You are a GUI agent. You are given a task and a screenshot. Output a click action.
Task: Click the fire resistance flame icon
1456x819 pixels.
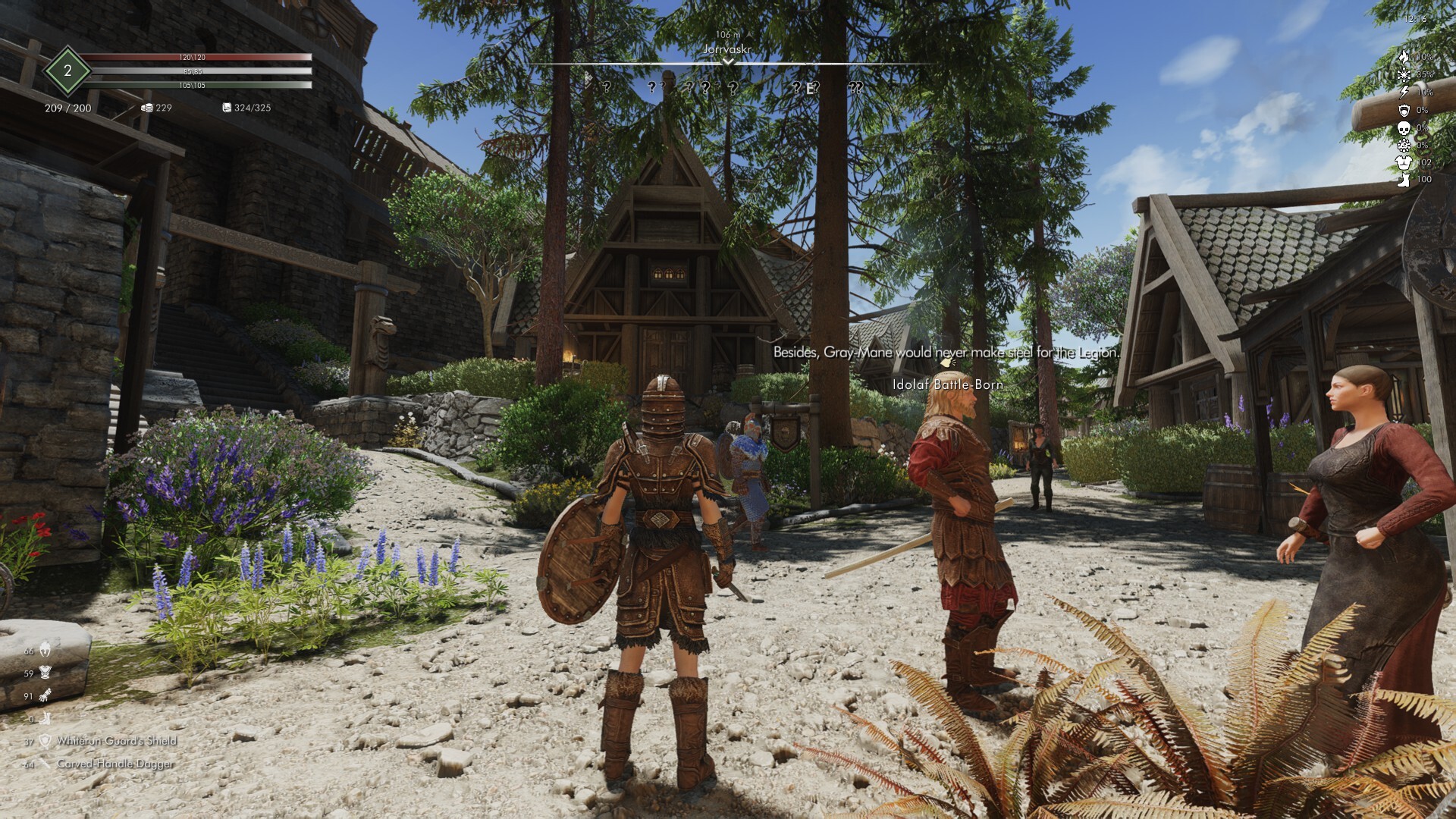click(1404, 57)
